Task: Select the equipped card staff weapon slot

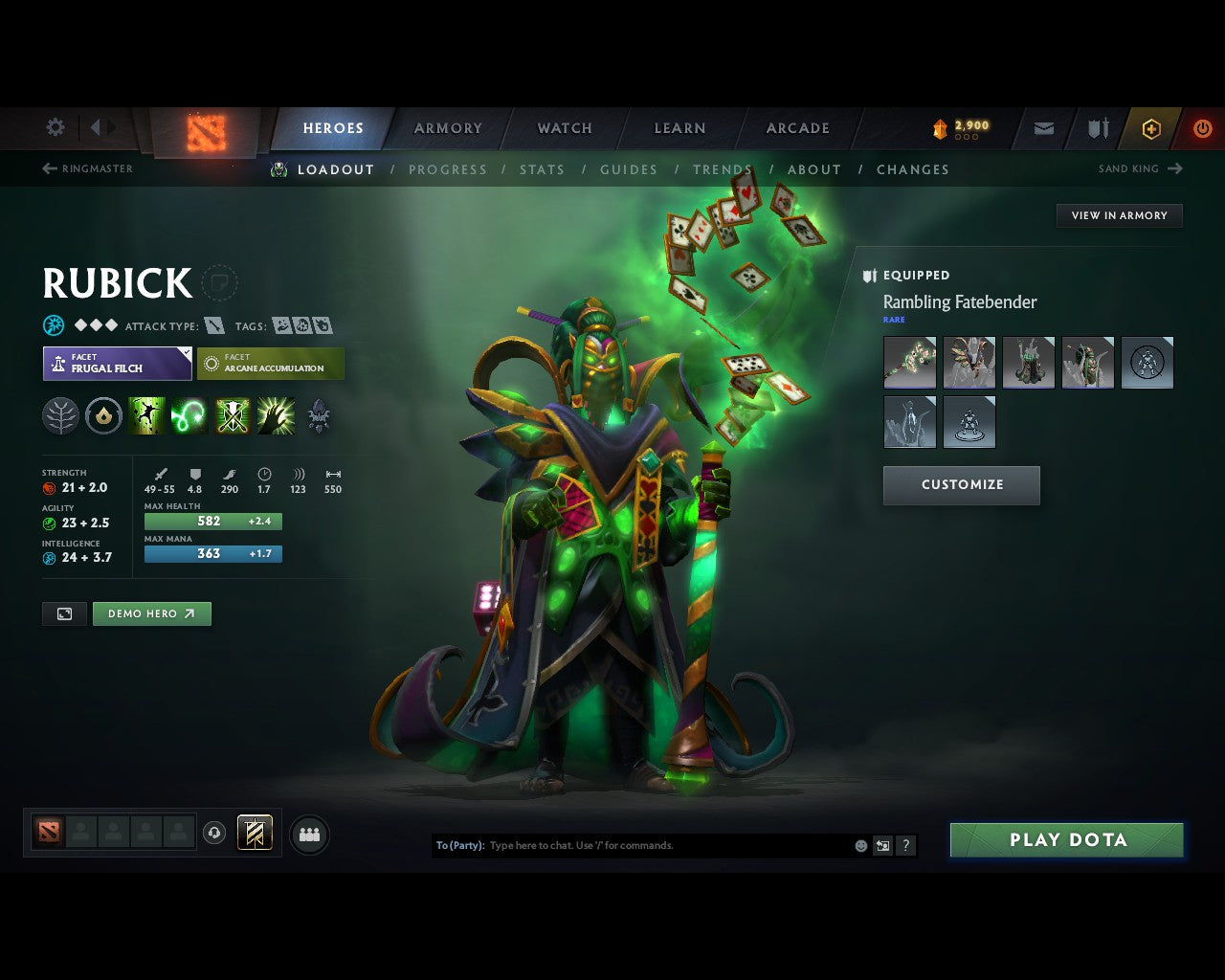Action: point(909,363)
